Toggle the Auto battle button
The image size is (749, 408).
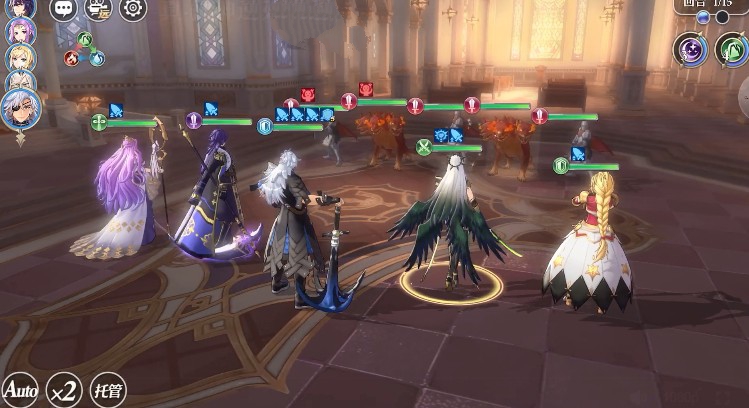(19, 388)
